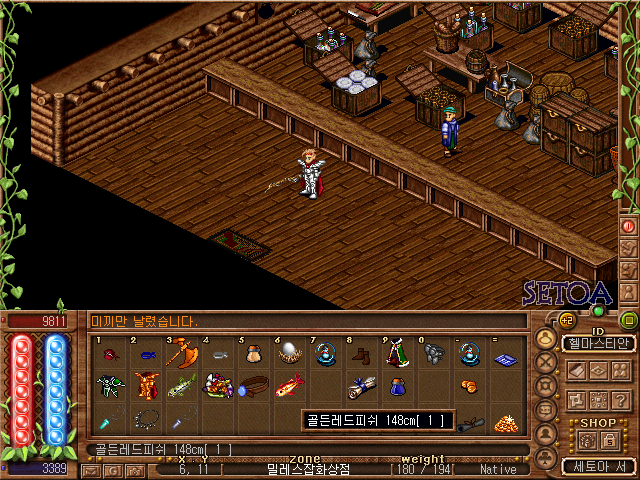This screenshot has height=480, width=640.
Task: Pick the white orb nest item
Action: [x=290, y=354]
